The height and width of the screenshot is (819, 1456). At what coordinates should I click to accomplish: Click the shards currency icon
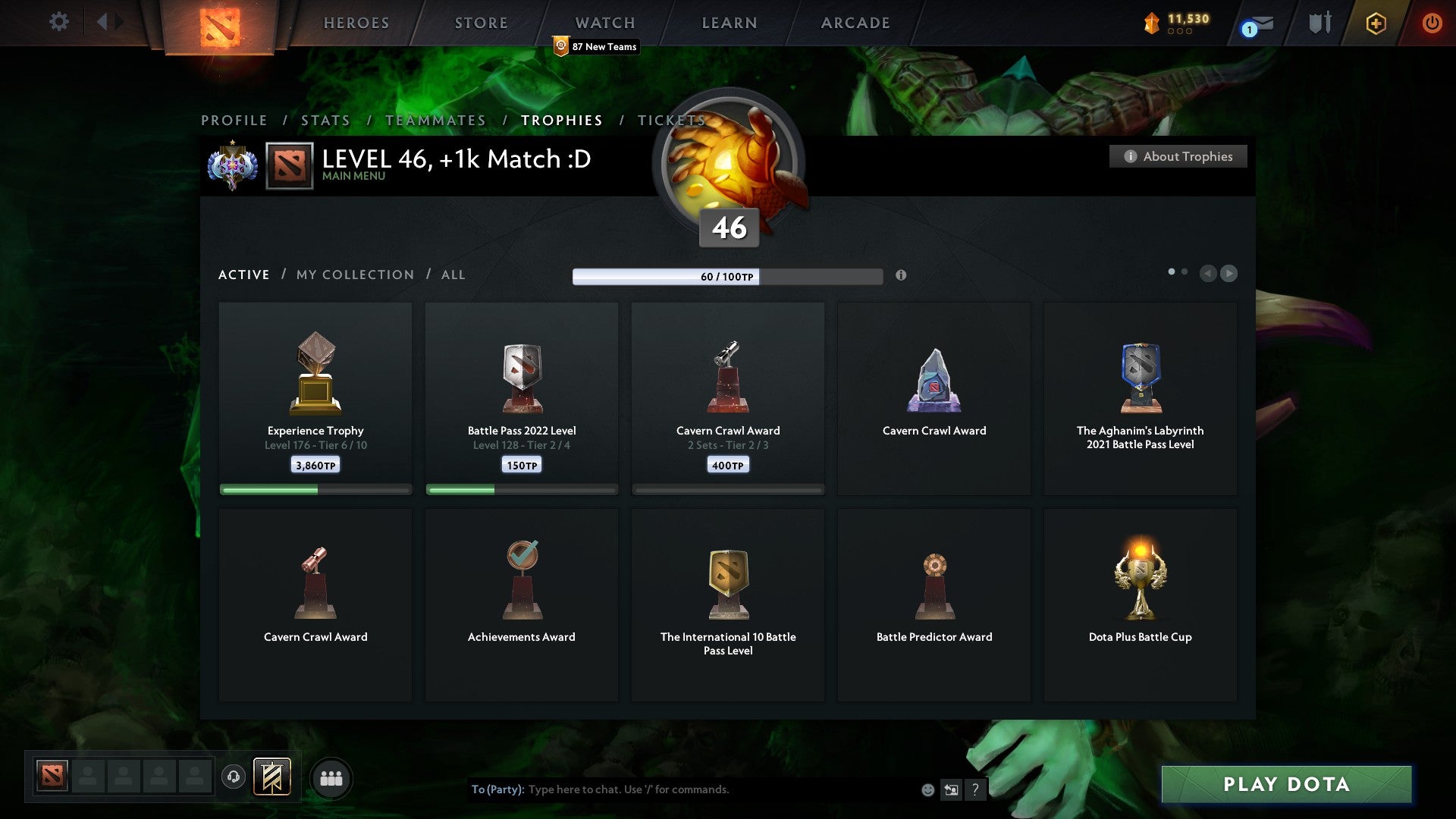1150,22
